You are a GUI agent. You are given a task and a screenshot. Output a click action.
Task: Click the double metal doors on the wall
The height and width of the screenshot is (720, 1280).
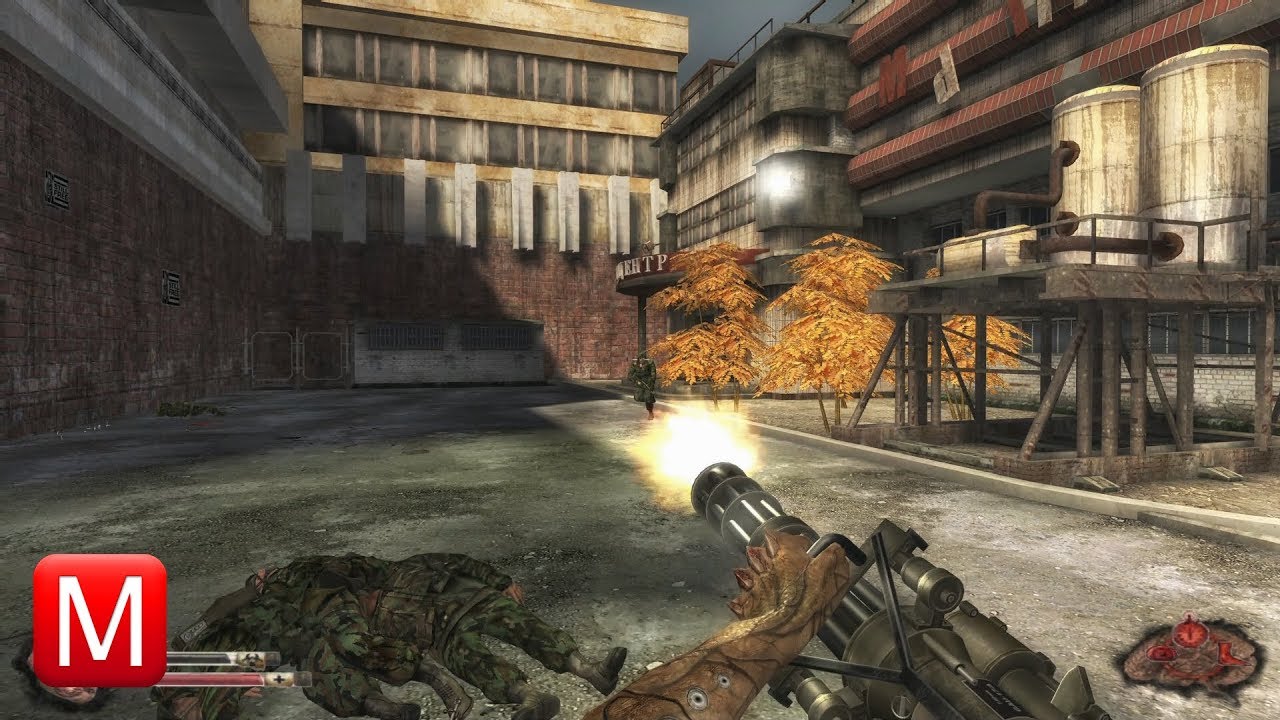297,356
